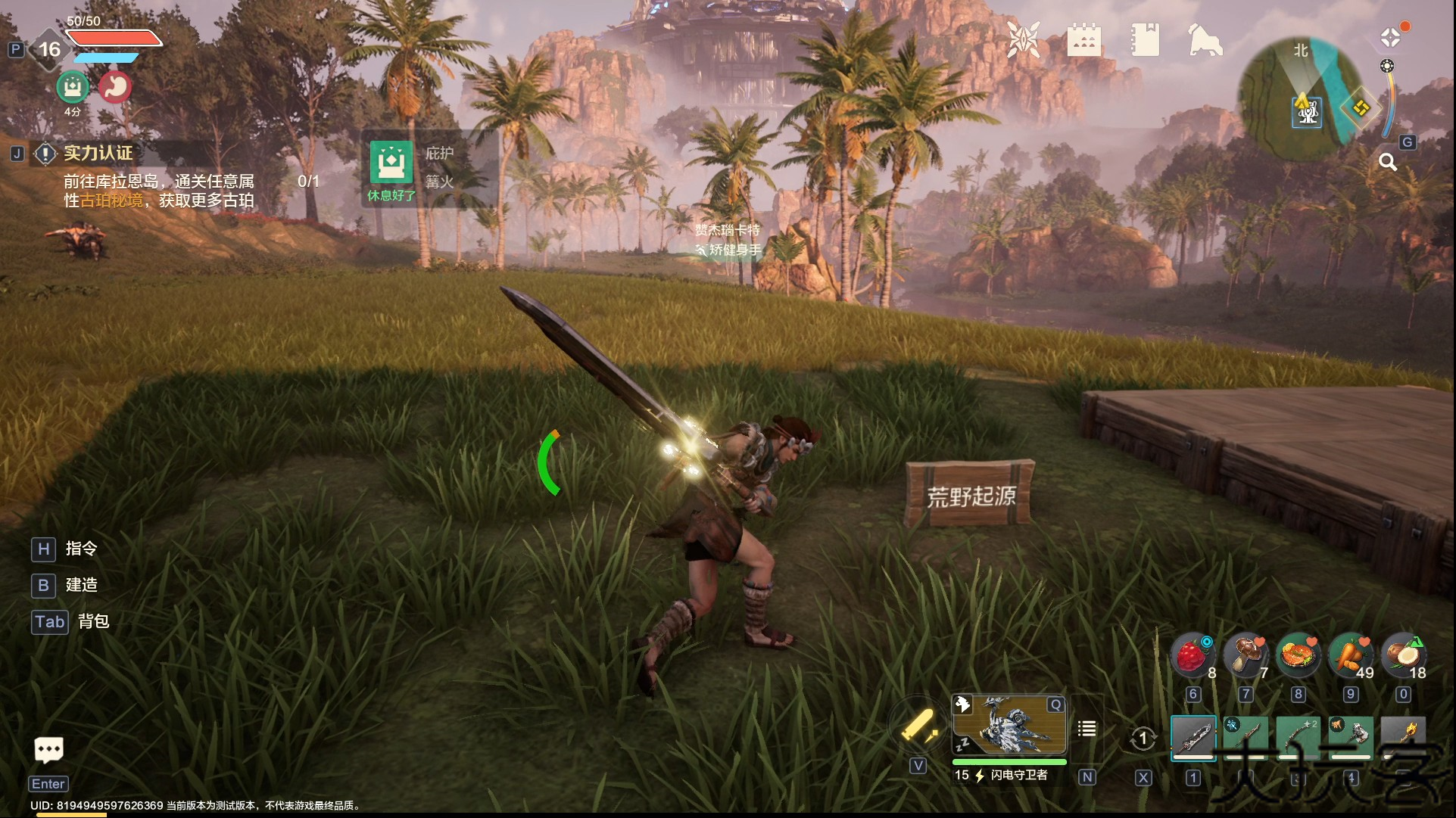
Task: Equip the highlighted greatsword weapon slot
Action: [x=1193, y=737]
